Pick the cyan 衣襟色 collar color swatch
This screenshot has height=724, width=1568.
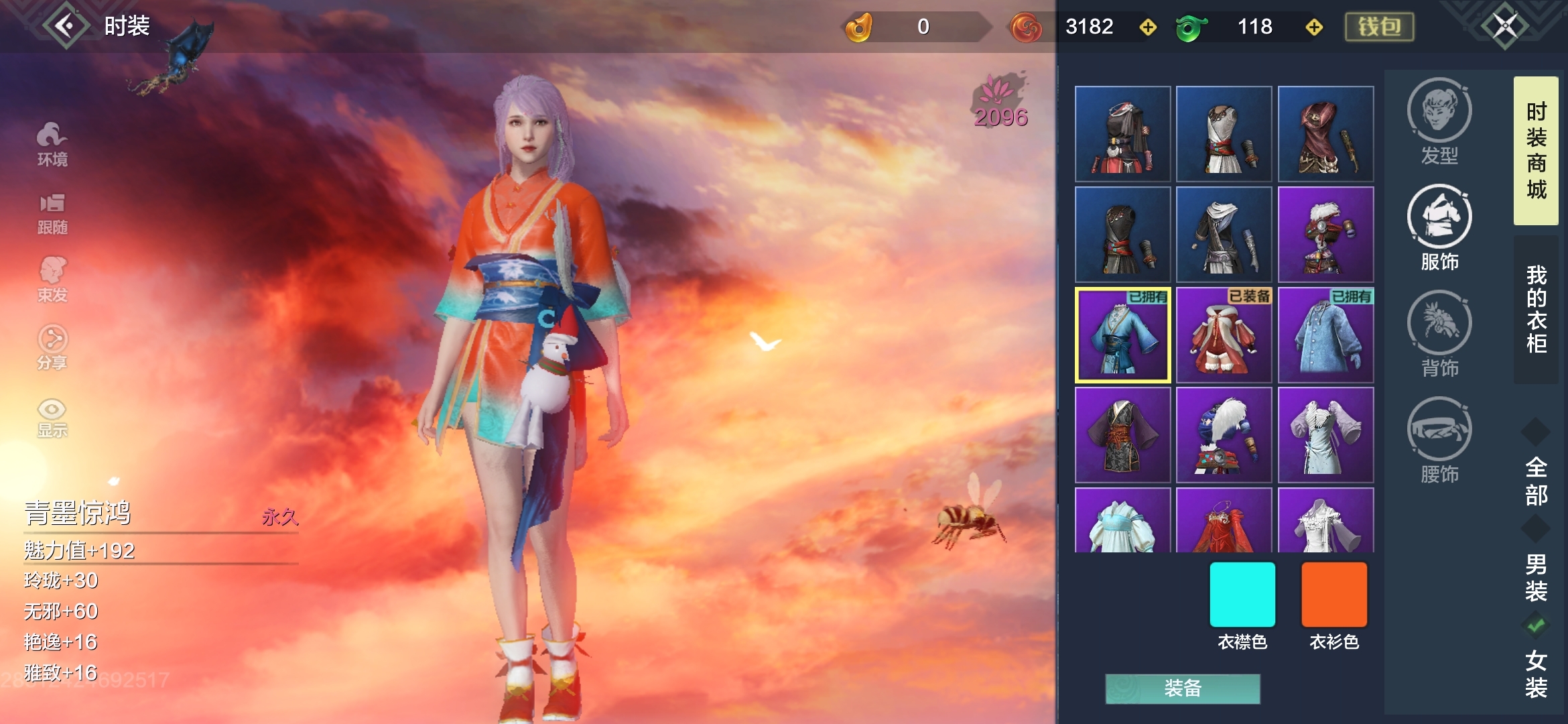(x=1242, y=595)
